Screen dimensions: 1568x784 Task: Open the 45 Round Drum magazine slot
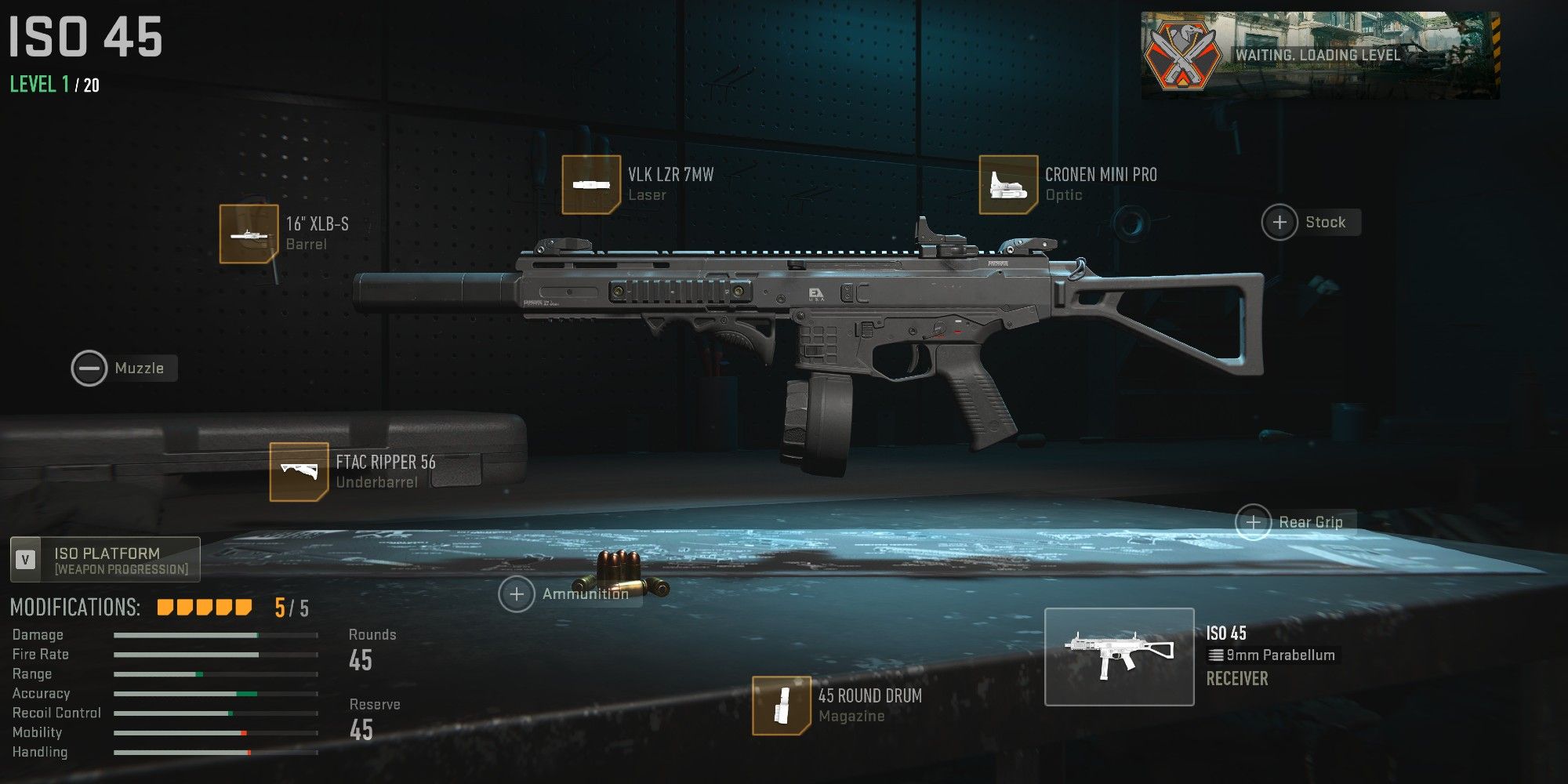point(782,706)
